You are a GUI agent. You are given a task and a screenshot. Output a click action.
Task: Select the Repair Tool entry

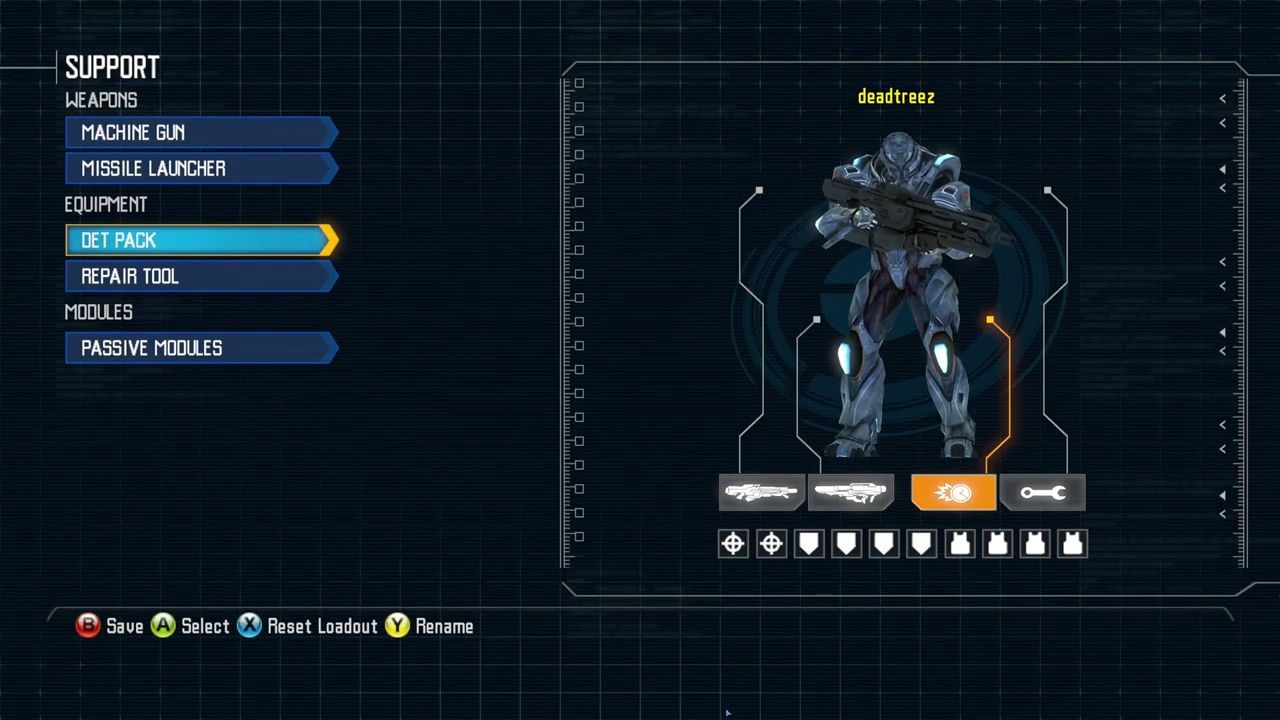[200, 277]
